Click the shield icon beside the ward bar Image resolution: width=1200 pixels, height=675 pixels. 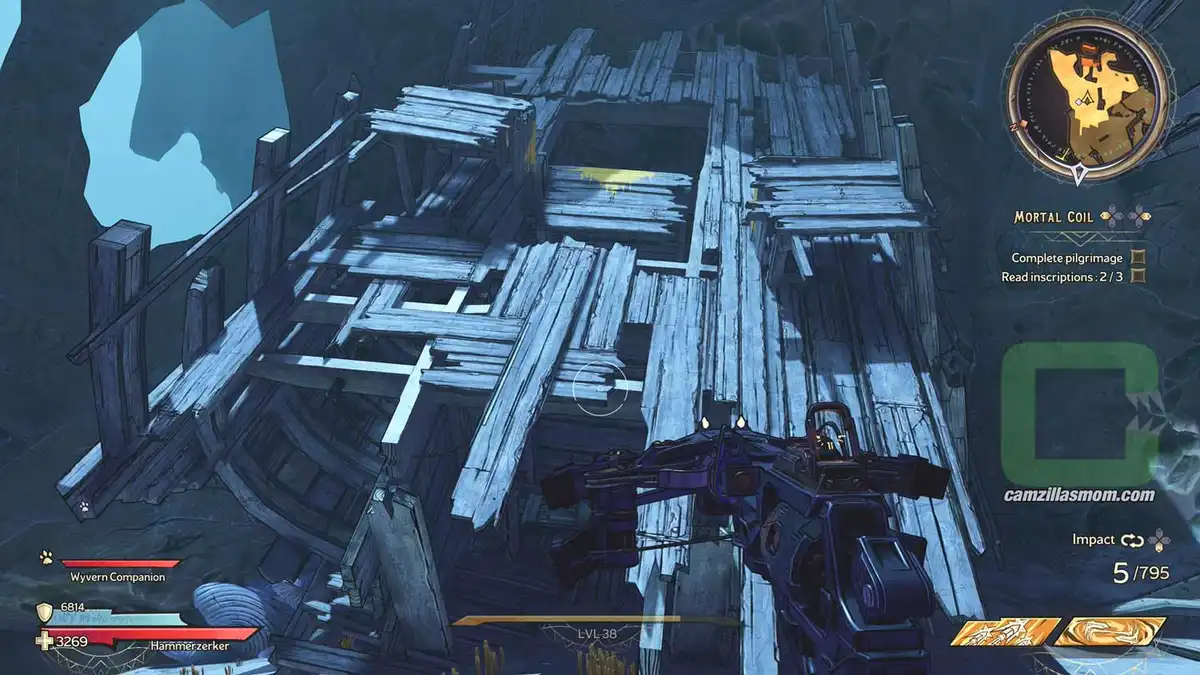point(44,612)
